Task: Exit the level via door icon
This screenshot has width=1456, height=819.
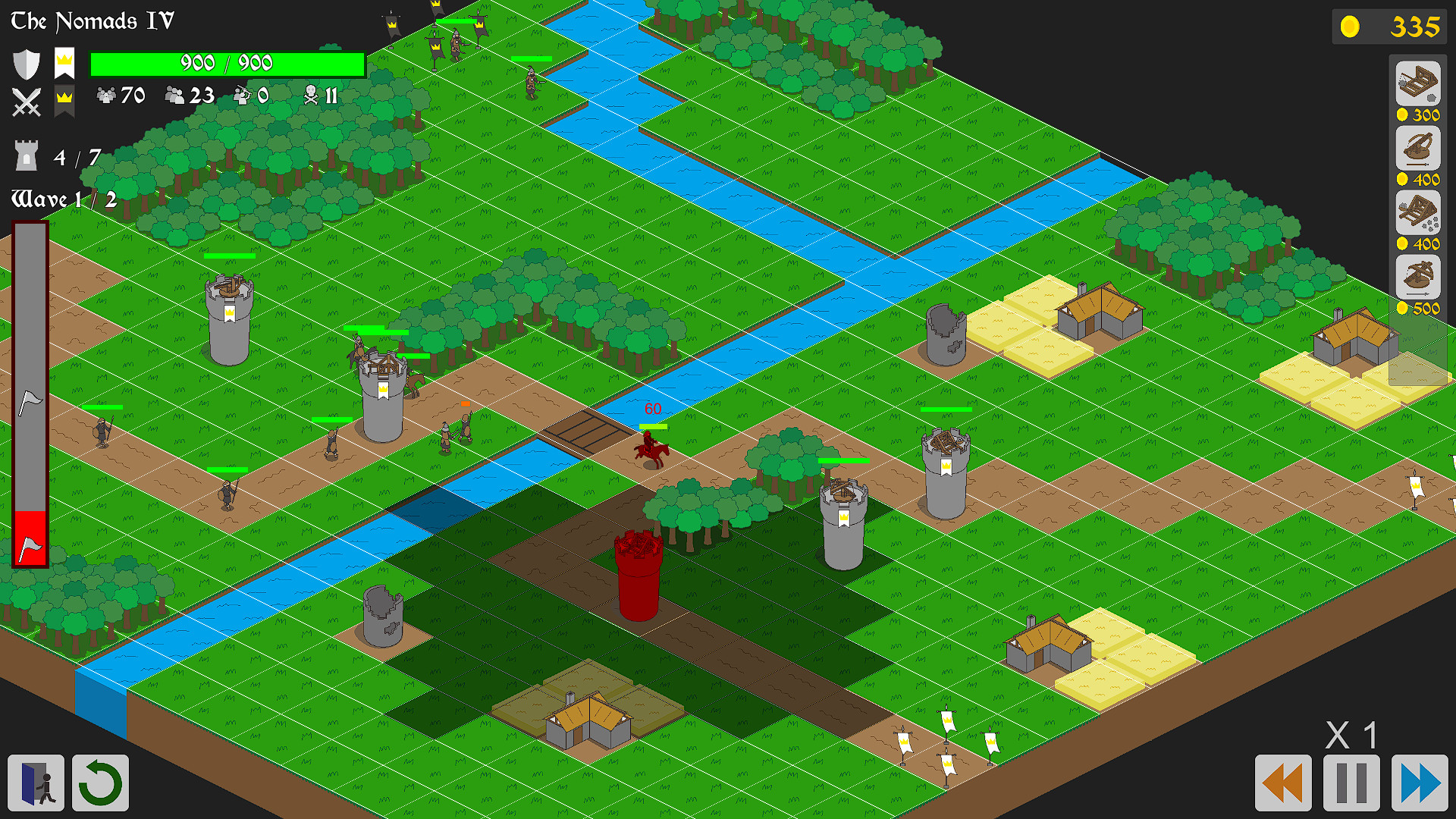Action: 36,784
